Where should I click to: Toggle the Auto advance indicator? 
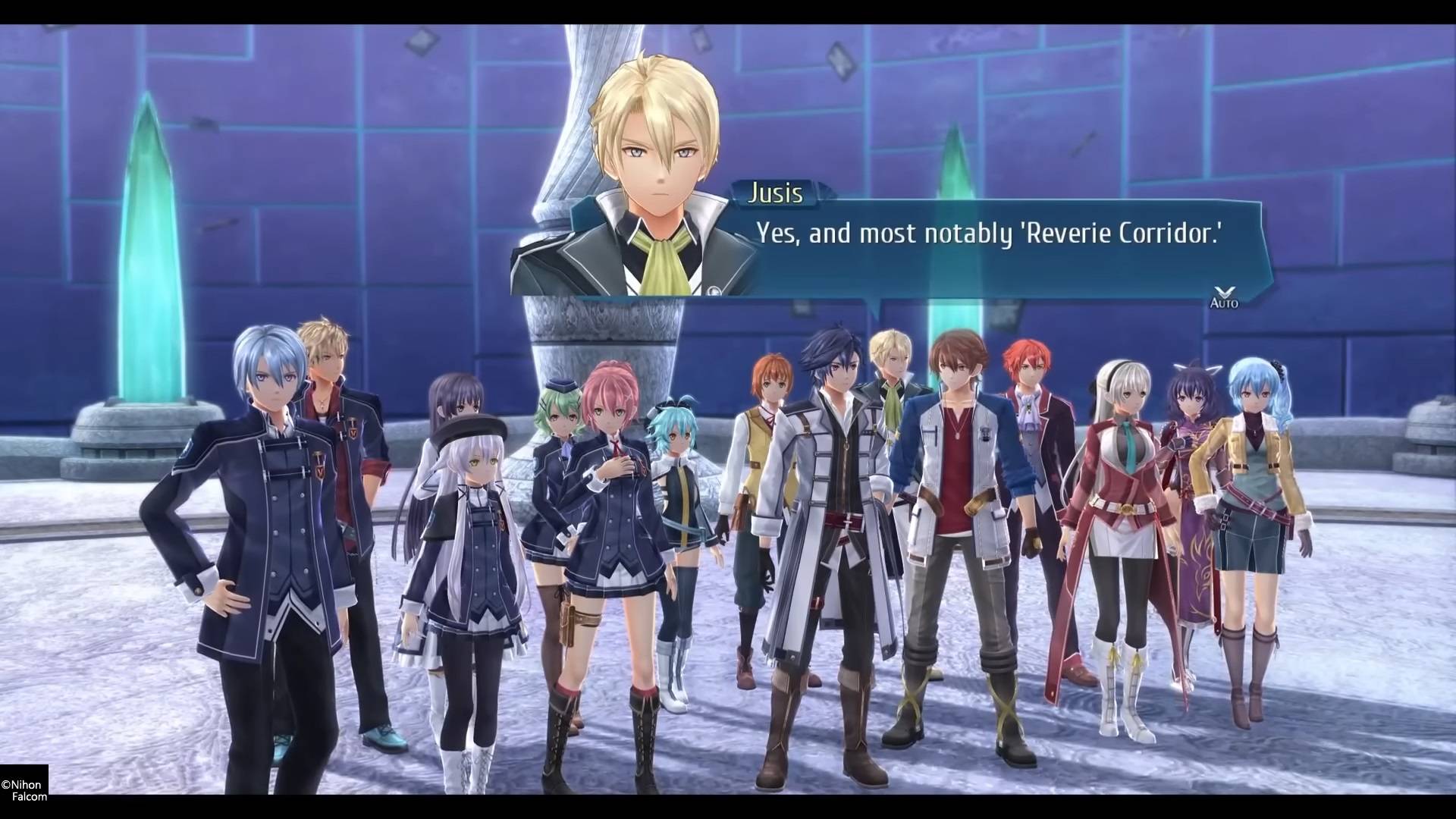tap(1223, 298)
